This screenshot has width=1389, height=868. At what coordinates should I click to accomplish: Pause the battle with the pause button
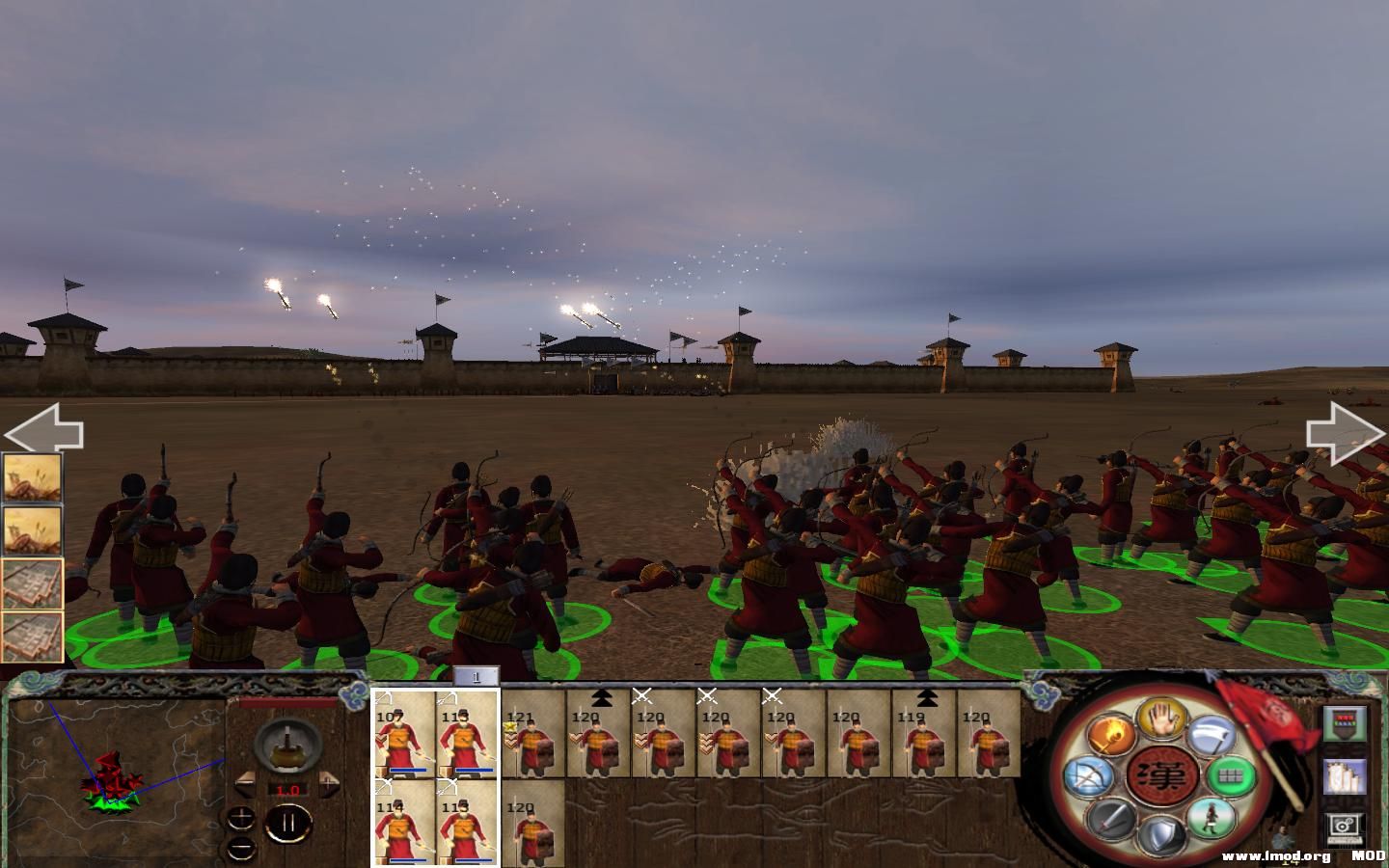pyautogui.click(x=287, y=823)
